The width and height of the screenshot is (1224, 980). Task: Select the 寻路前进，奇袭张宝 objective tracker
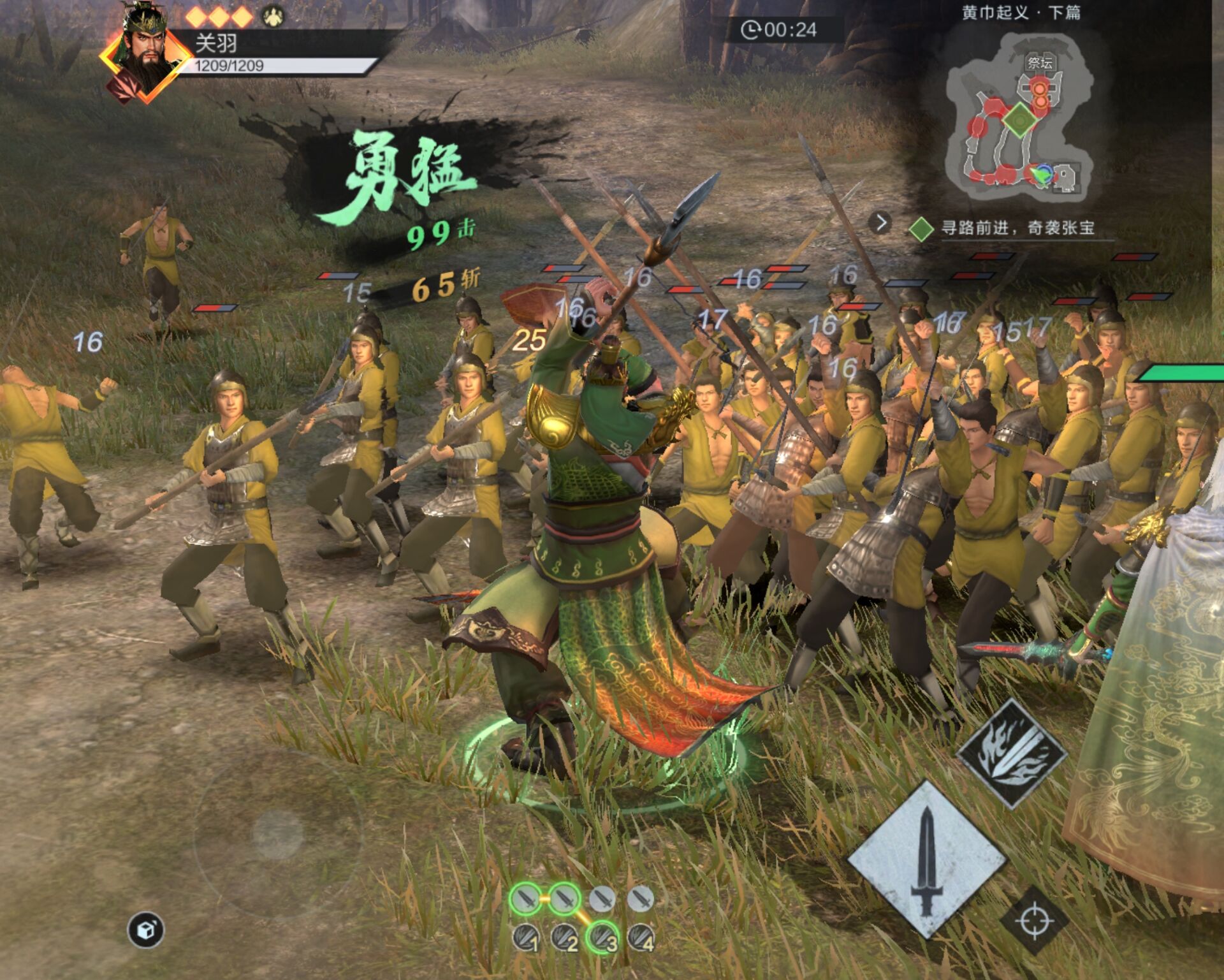tap(1017, 228)
